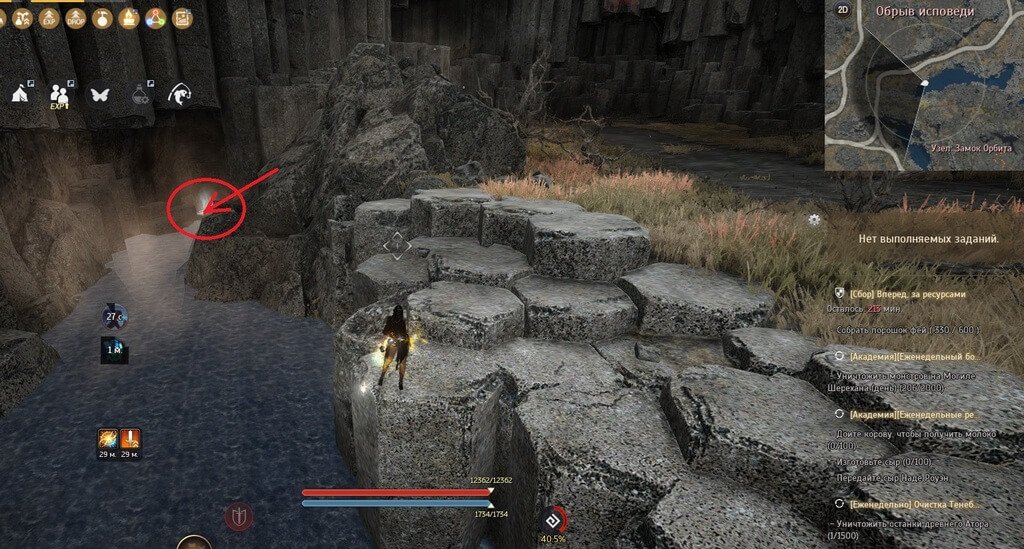The width and height of the screenshot is (1024, 549).
Task: Click the rage gauge icon showing 40.5%
Action: point(553,520)
